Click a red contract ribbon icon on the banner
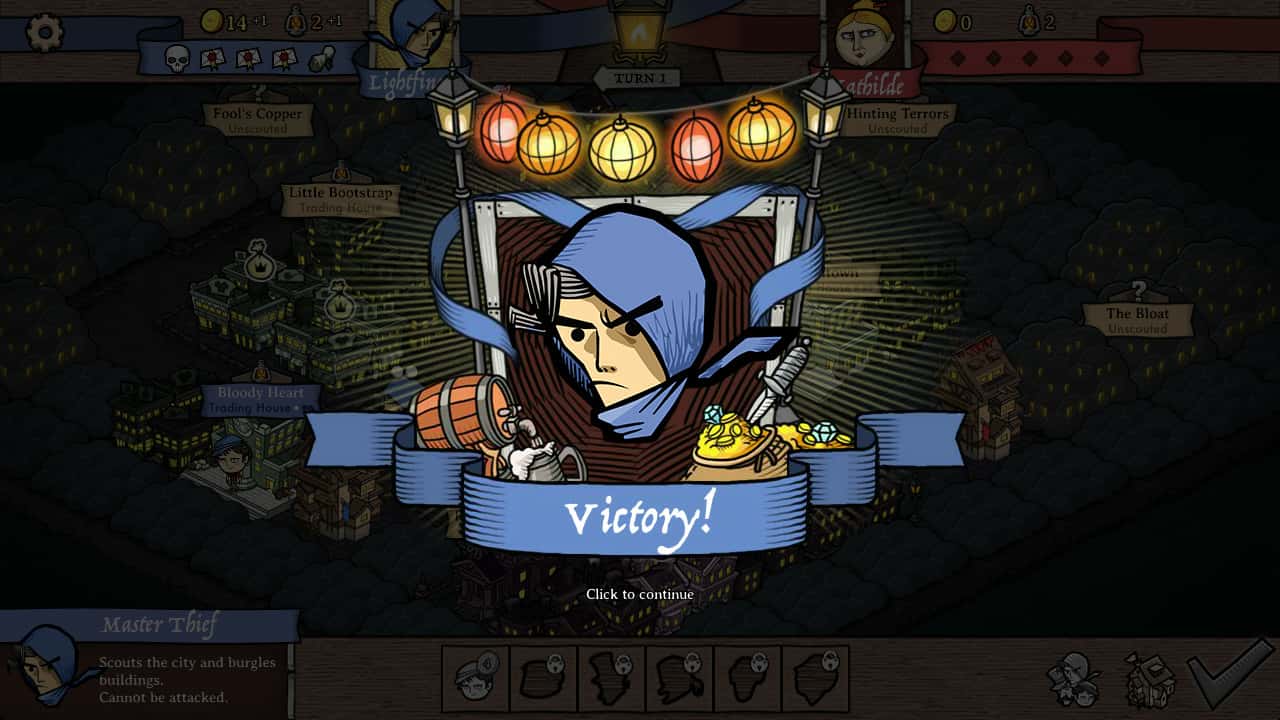Screen dimensions: 1280x720 point(211,58)
